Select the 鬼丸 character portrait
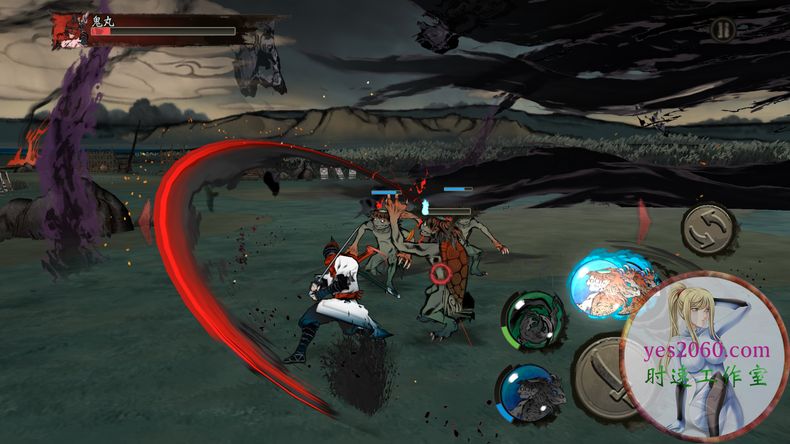 click(x=69, y=30)
